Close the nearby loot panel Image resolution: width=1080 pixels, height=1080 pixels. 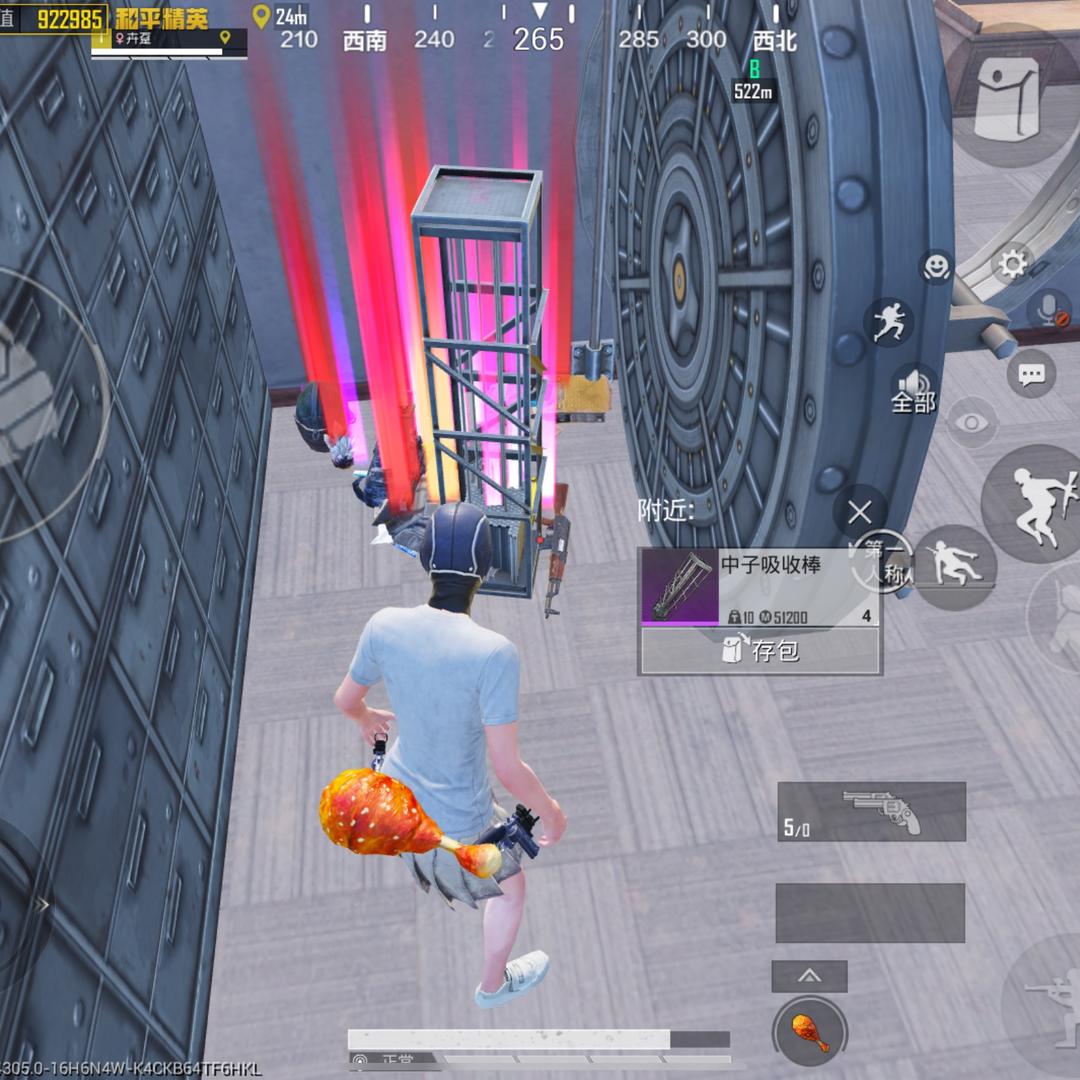(859, 513)
